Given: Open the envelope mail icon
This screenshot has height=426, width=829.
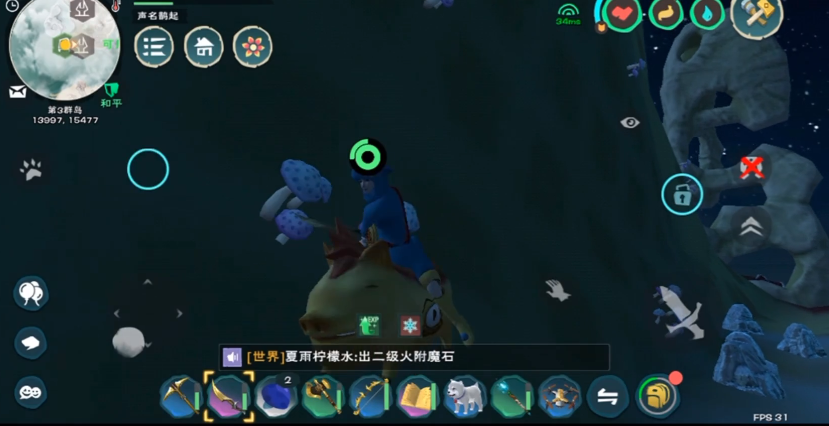Looking at the screenshot, I should click(x=18, y=92).
